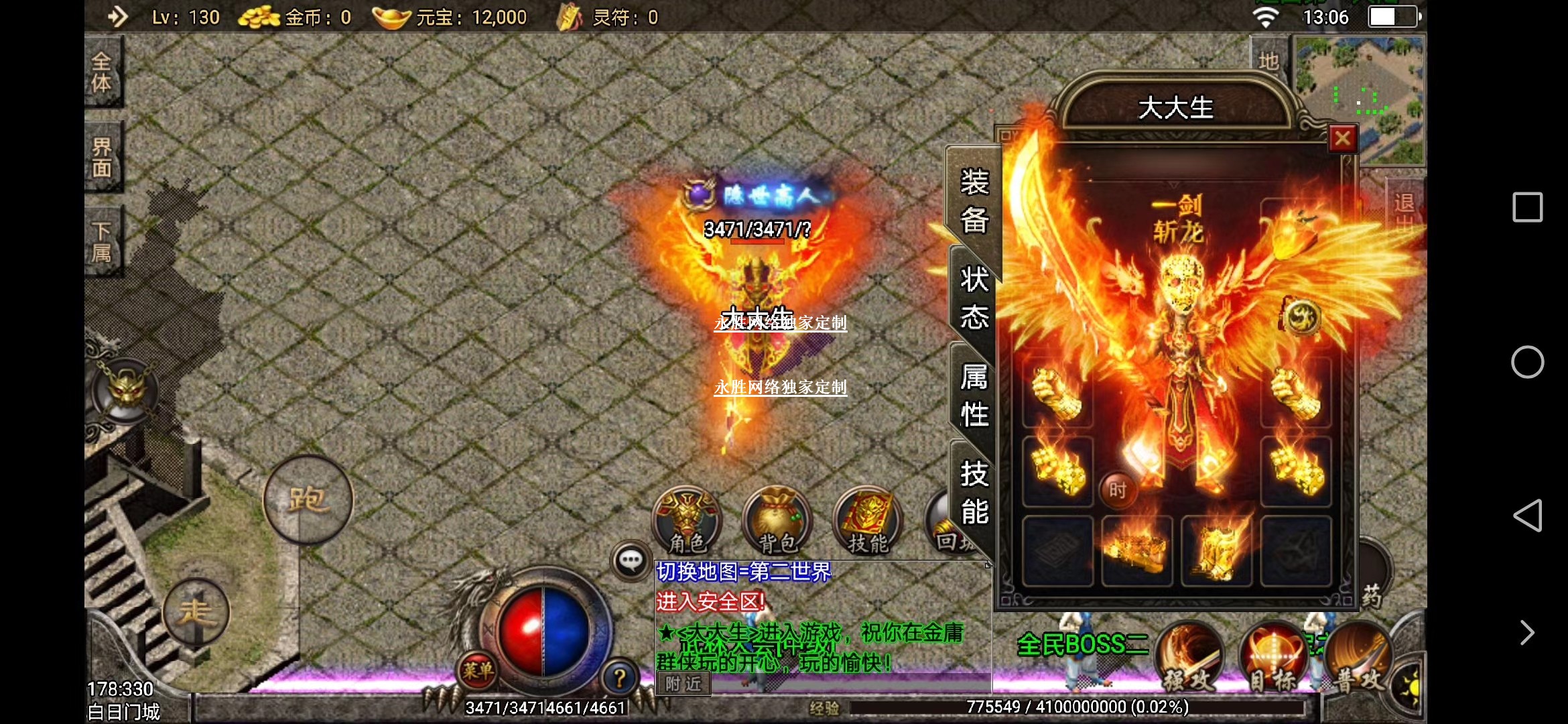
Task: Open the 菜单 menu button
Action: 478,670
